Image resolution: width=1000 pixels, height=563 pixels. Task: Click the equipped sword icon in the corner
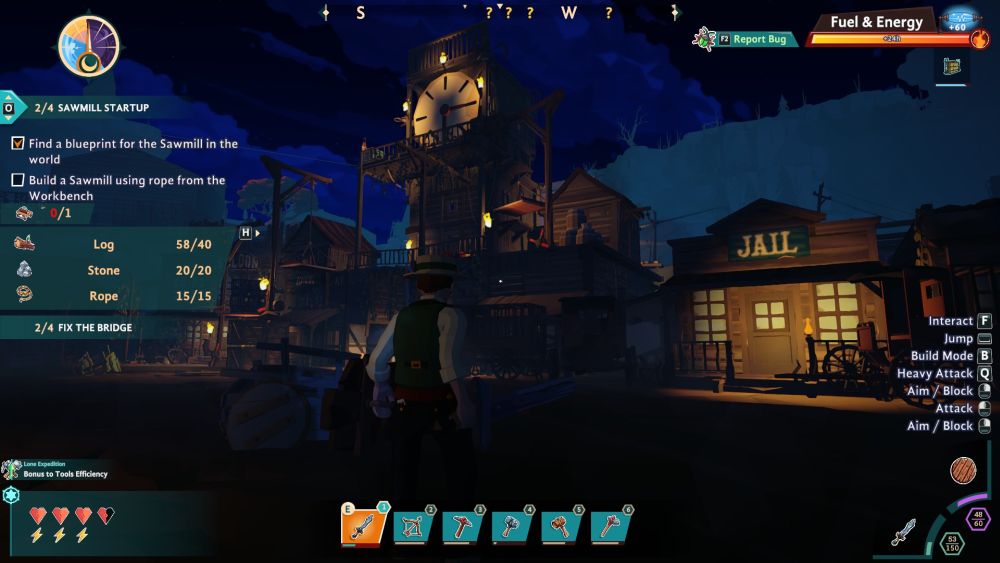click(x=905, y=531)
